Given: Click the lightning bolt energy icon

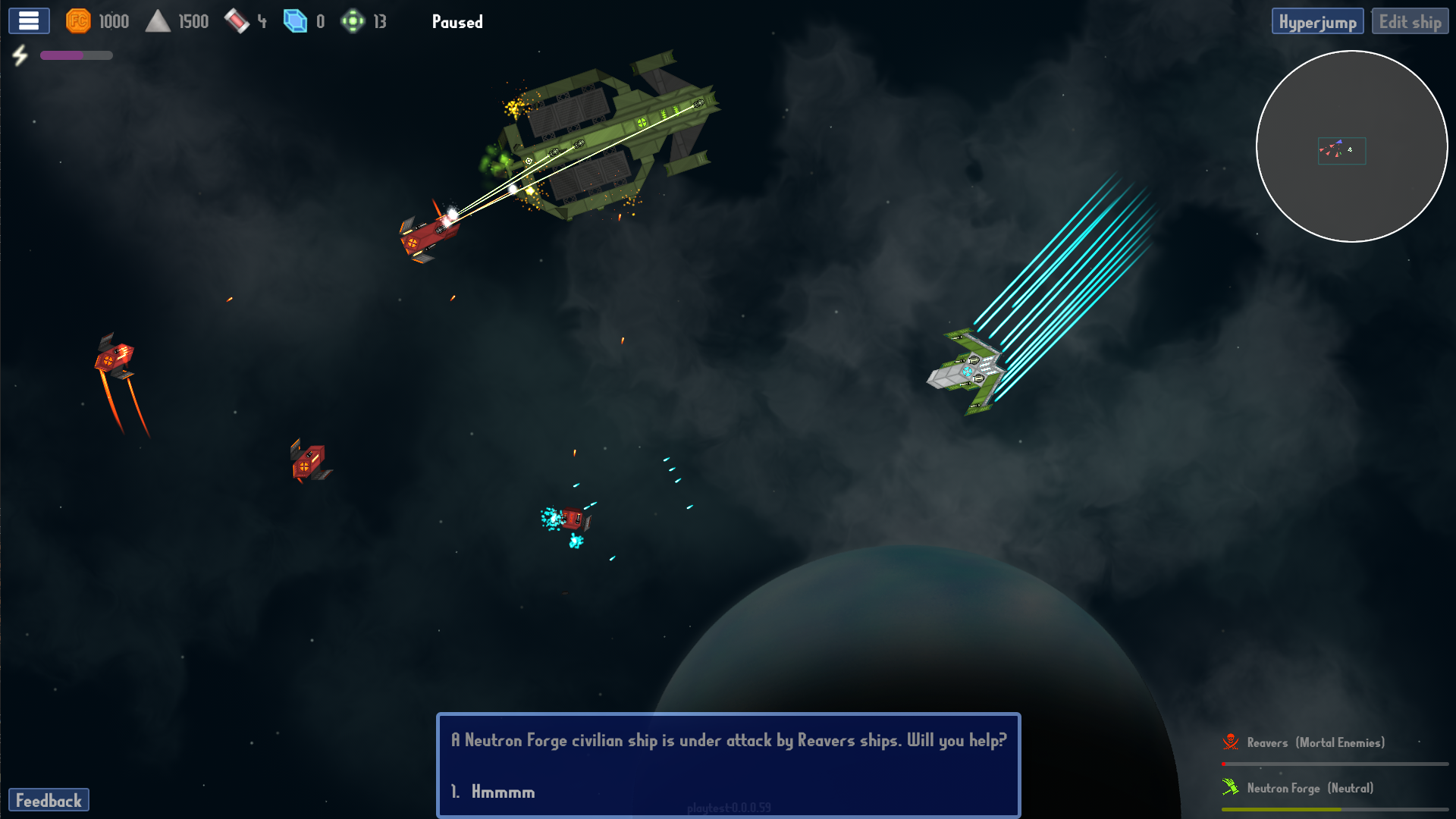Looking at the screenshot, I should coord(20,55).
